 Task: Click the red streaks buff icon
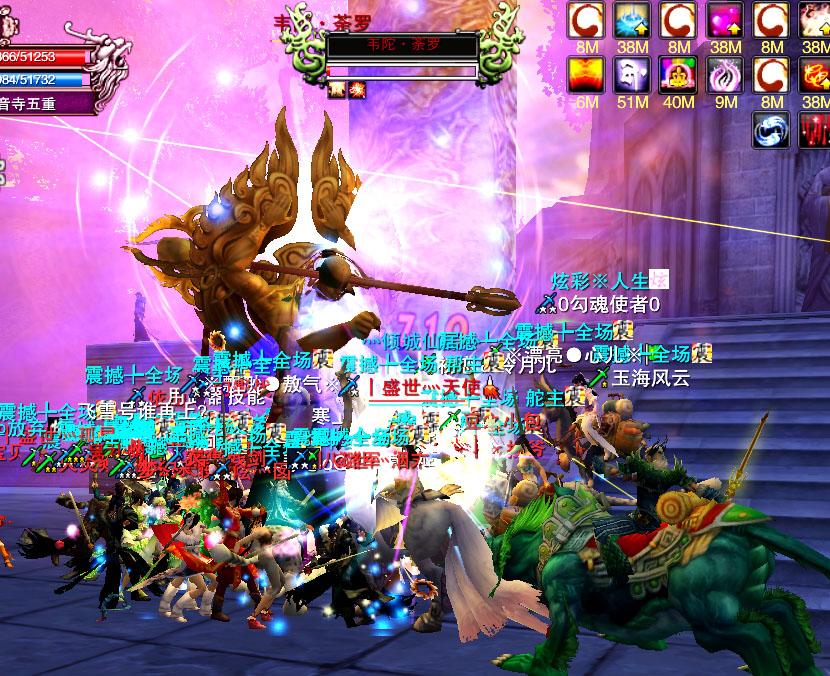tap(814, 130)
